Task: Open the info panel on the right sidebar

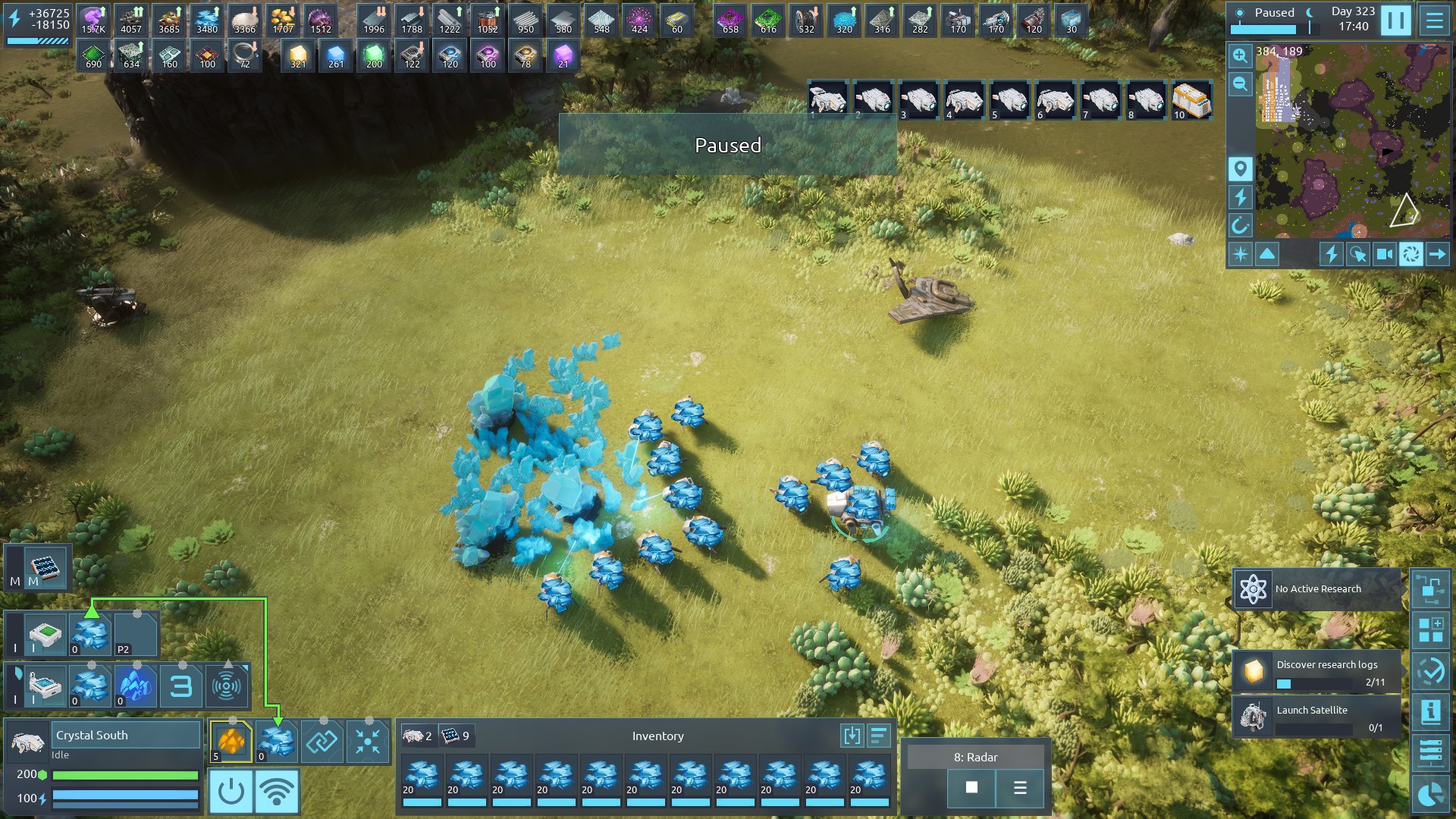Action: click(1430, 711)
